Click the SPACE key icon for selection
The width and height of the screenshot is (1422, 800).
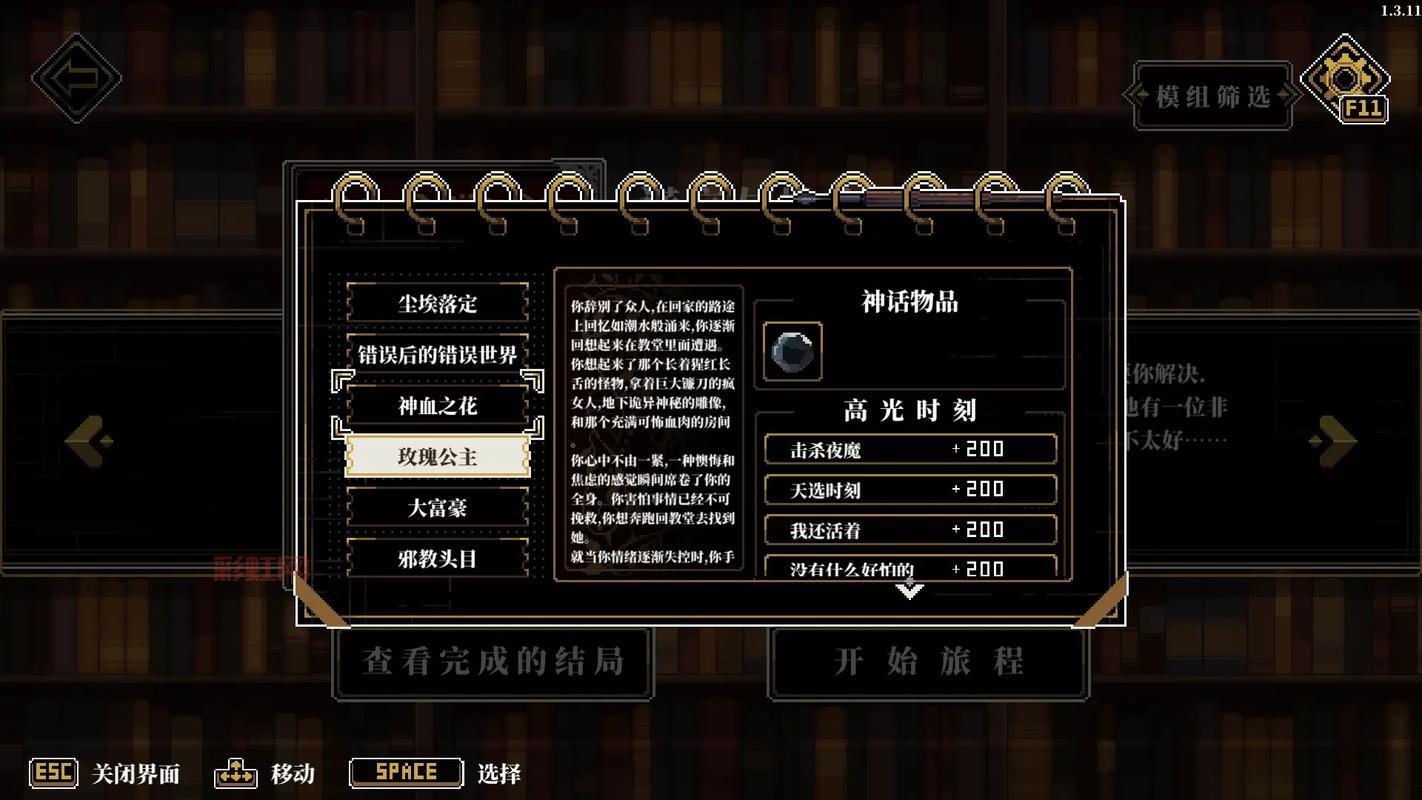(405, 772)
